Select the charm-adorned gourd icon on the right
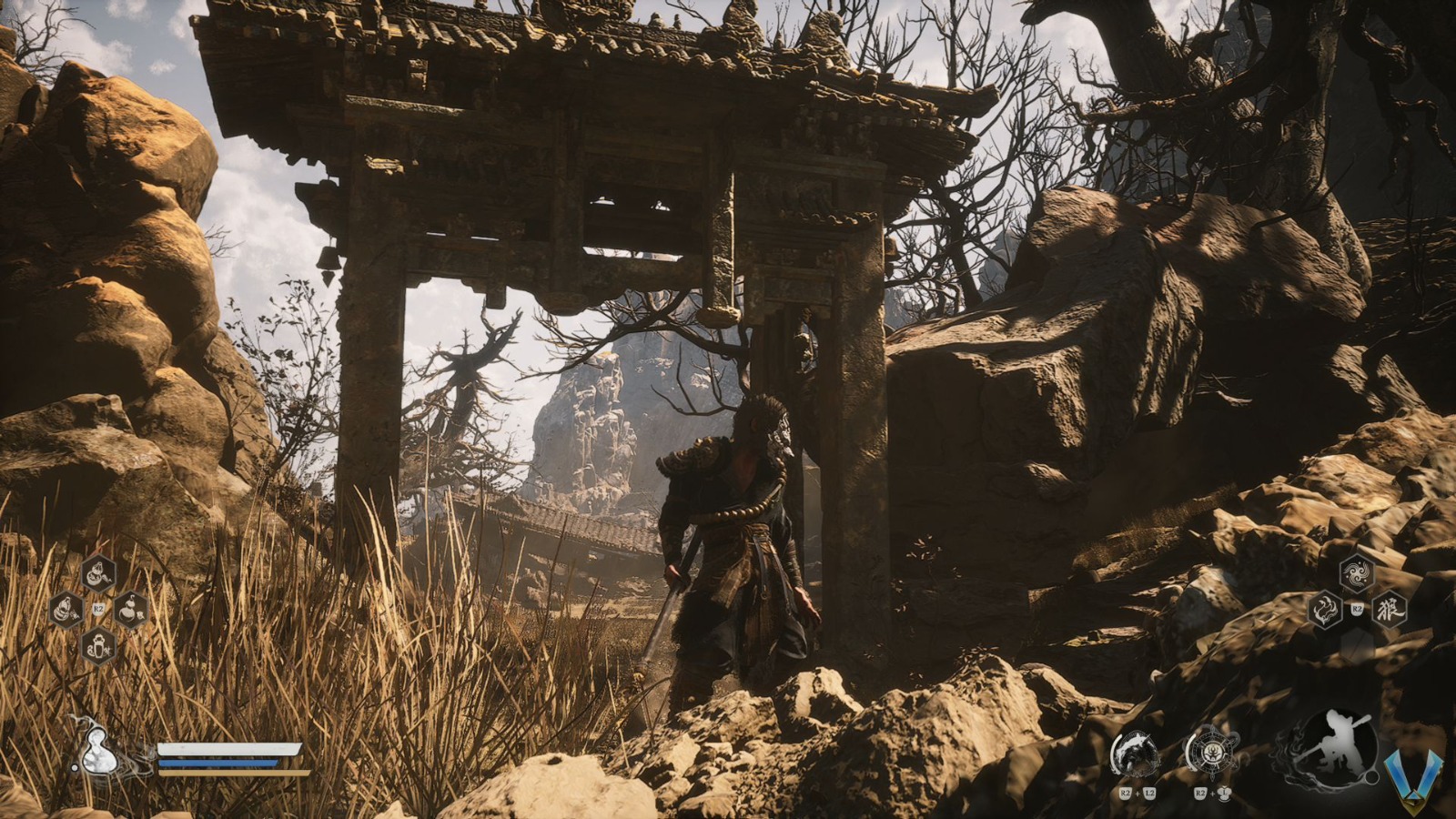Screen dimensions: 1456x819 click(x=129, y=610)
